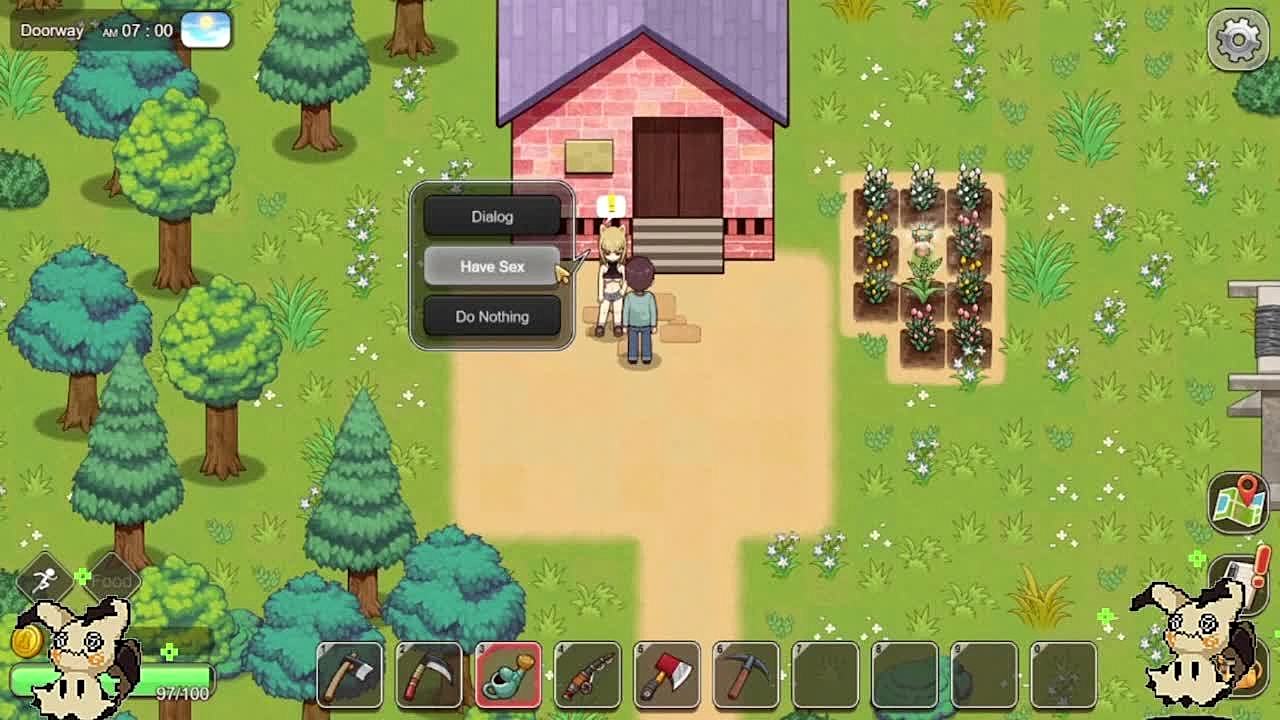Viewport: 1280px width, 720px height.
Task: Toggle the running figure sprint button
Action: click(x=45, y=580)
